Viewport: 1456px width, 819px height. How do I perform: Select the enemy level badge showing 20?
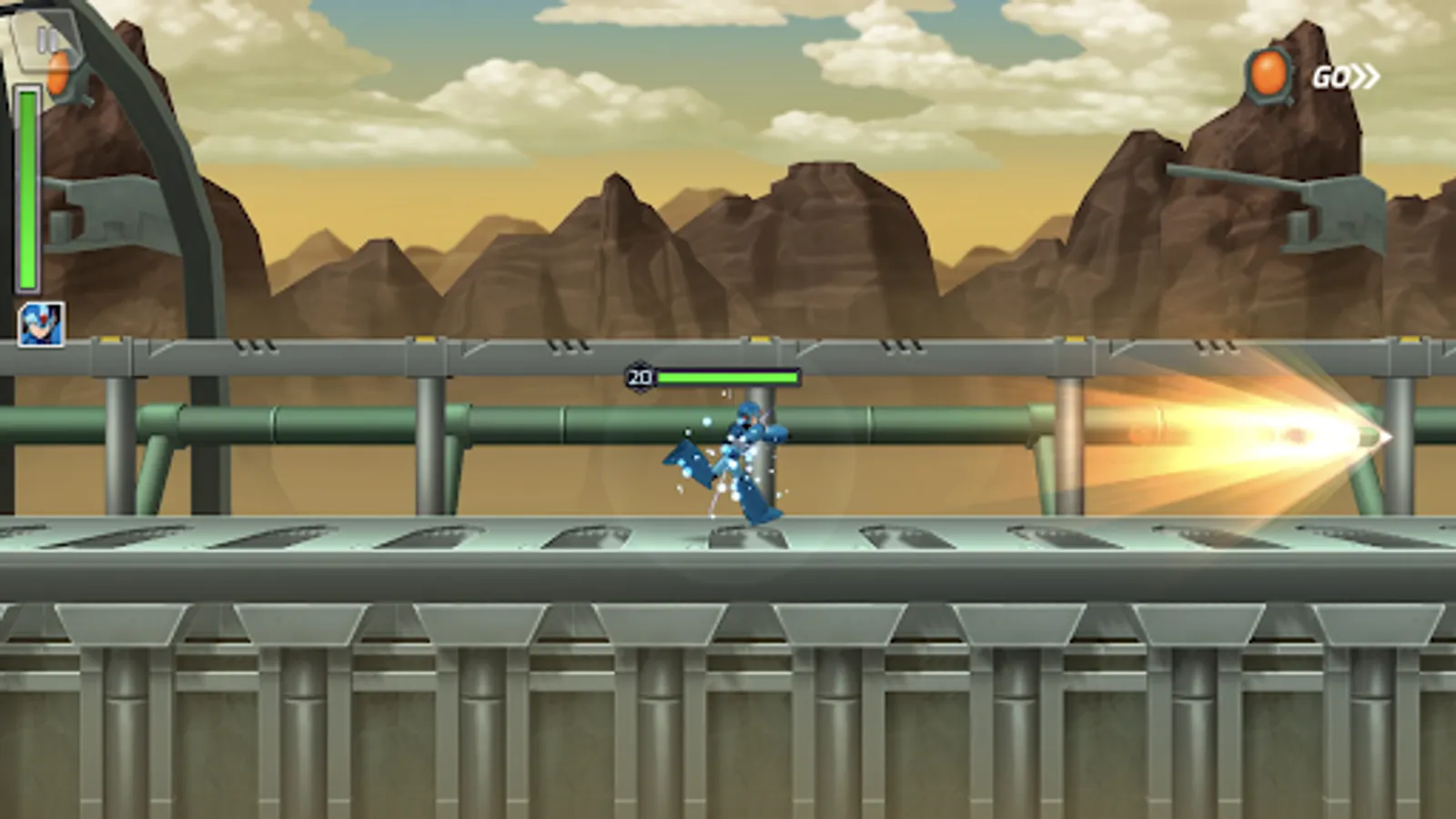(x=641, y=374)
